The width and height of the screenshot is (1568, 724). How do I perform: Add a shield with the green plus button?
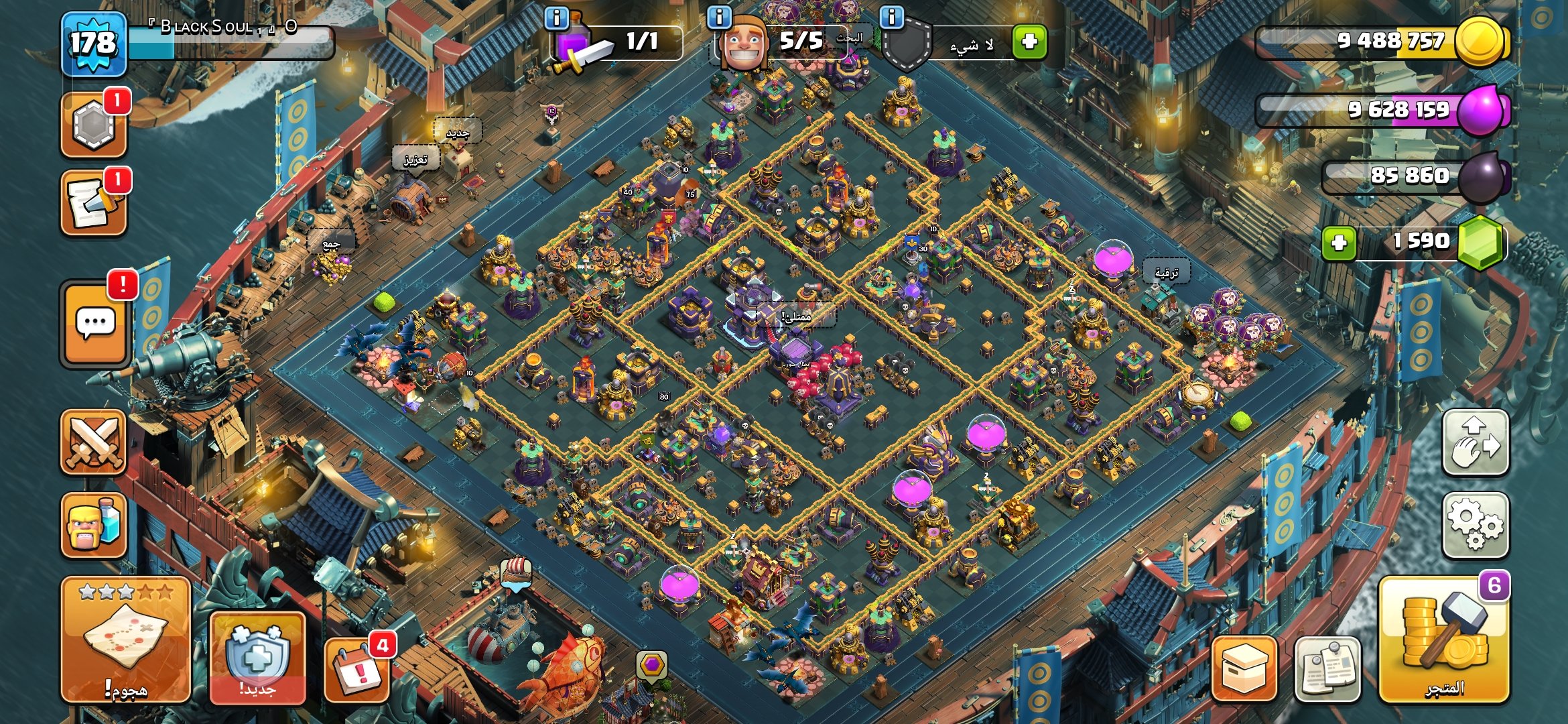(1029, 42)
